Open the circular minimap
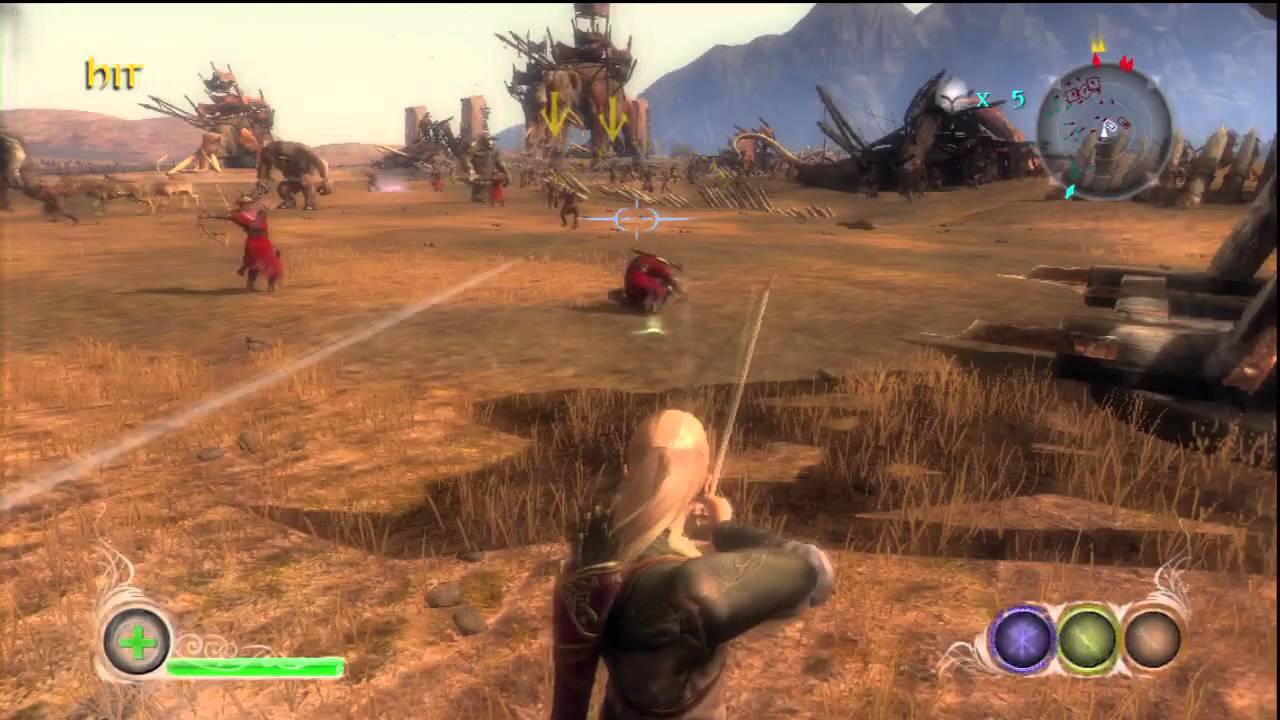The image size is (1280, 720). [1103, 130]
